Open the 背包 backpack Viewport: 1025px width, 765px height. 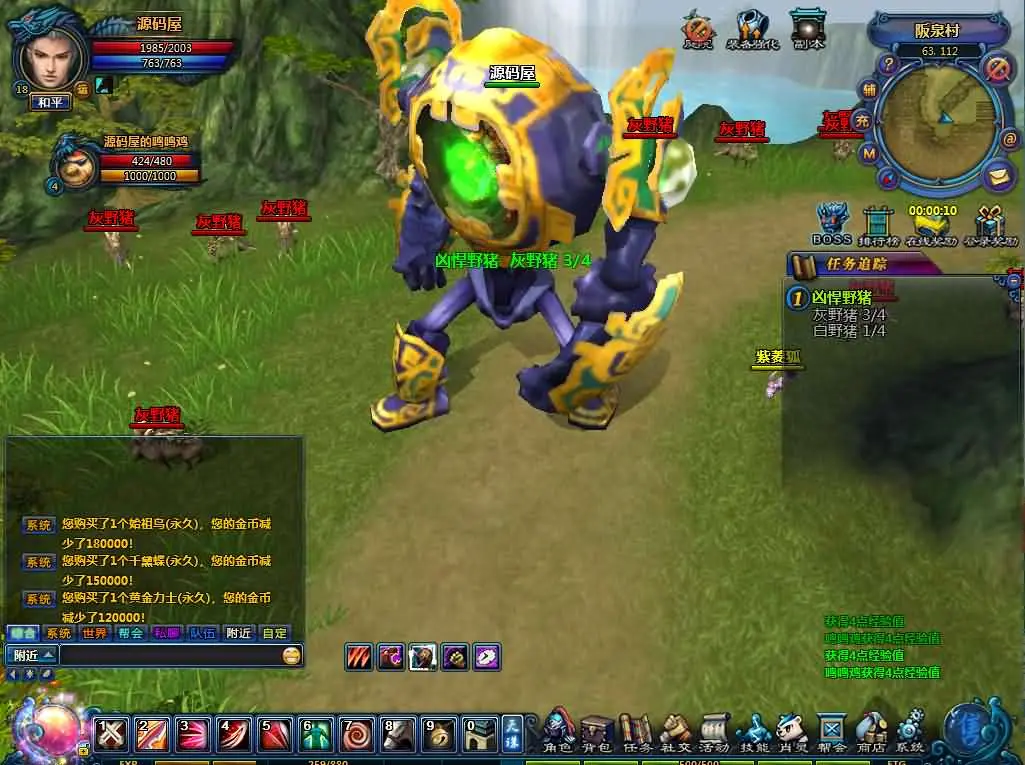pyautogui.click(x=597, y=732)
